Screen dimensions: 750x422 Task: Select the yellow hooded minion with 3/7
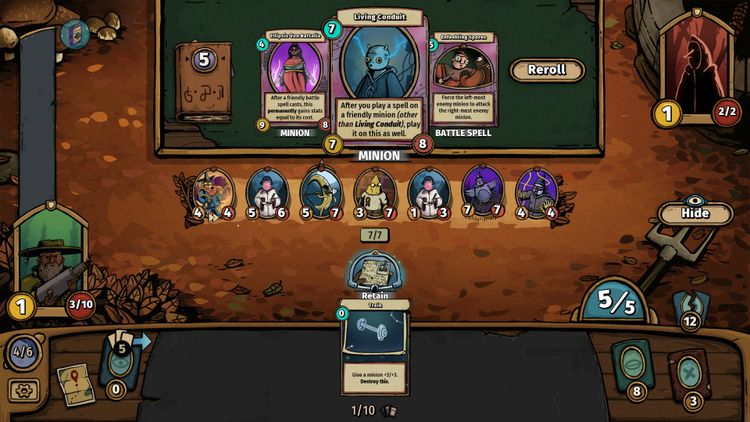[x=376, y=193]
